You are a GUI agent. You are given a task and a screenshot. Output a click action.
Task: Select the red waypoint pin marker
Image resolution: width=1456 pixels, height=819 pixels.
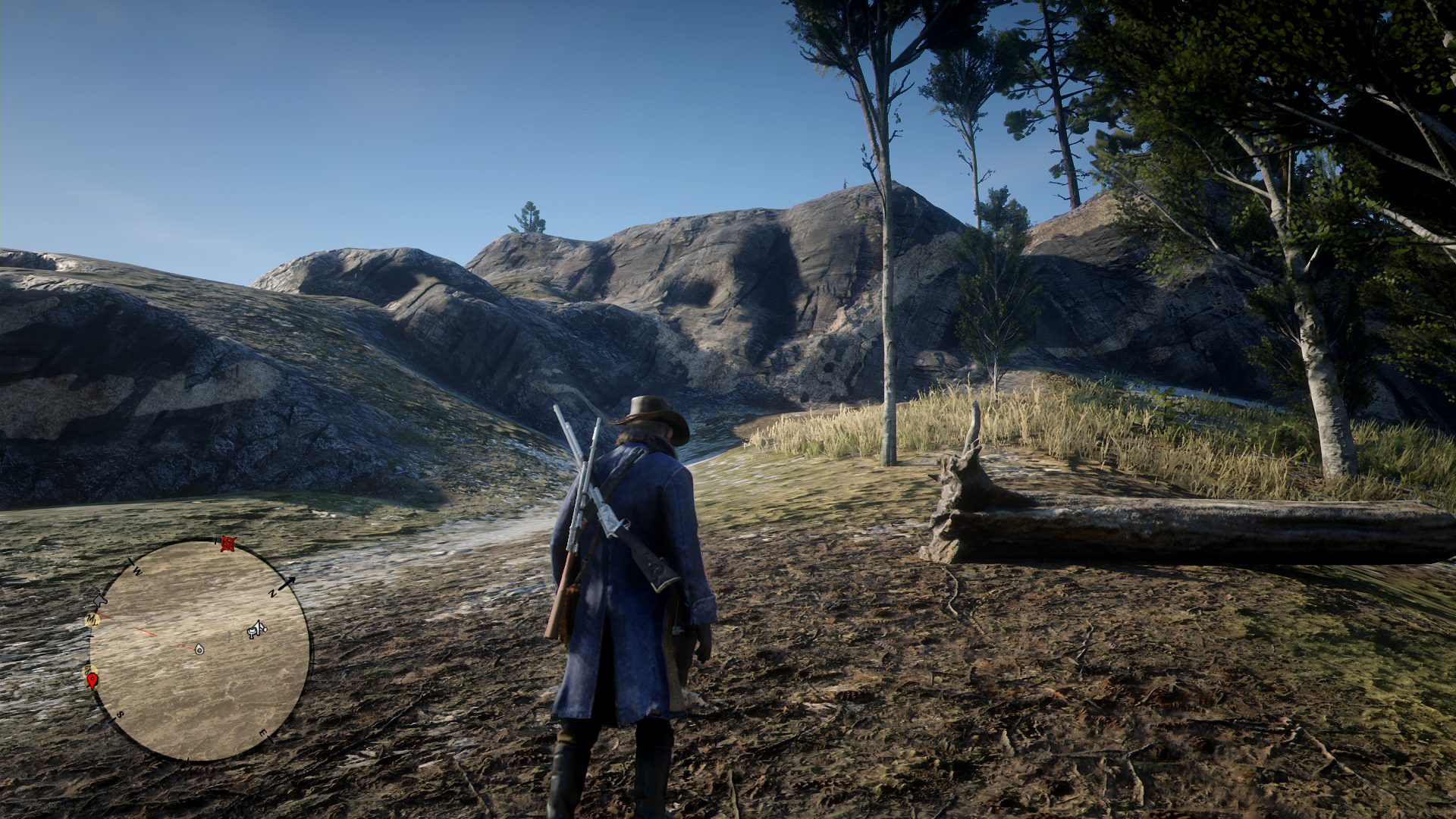(x=93, y=680)
